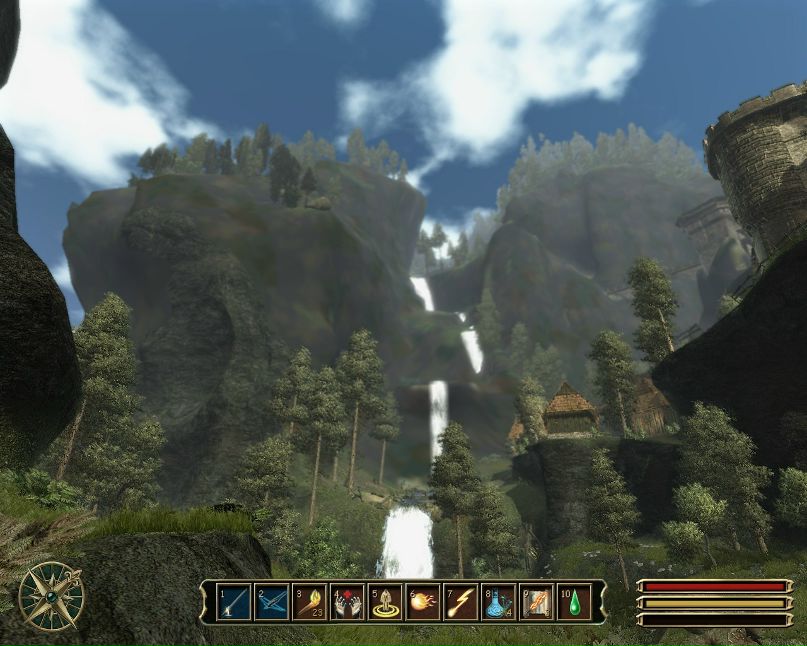
Task: Select the fireball spell
Action: coord(423,602)
